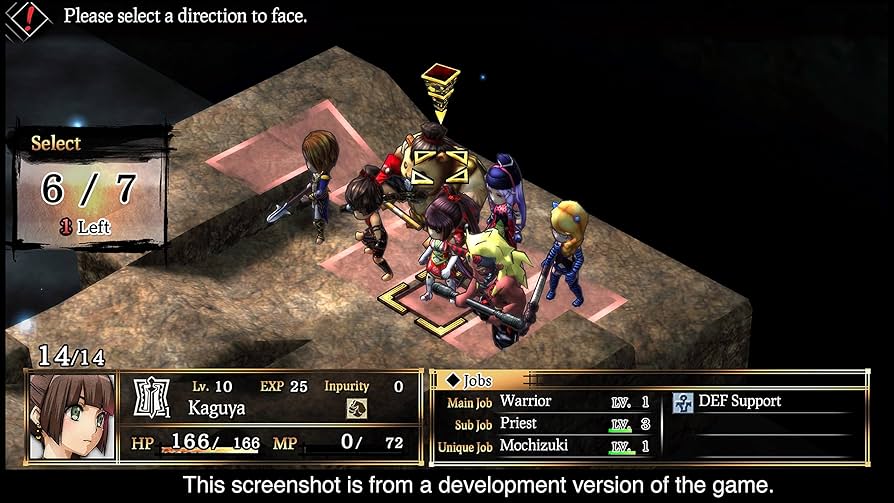Choose the upper-left facing direction arrow
Screen dimensions: 894x503
421,157
